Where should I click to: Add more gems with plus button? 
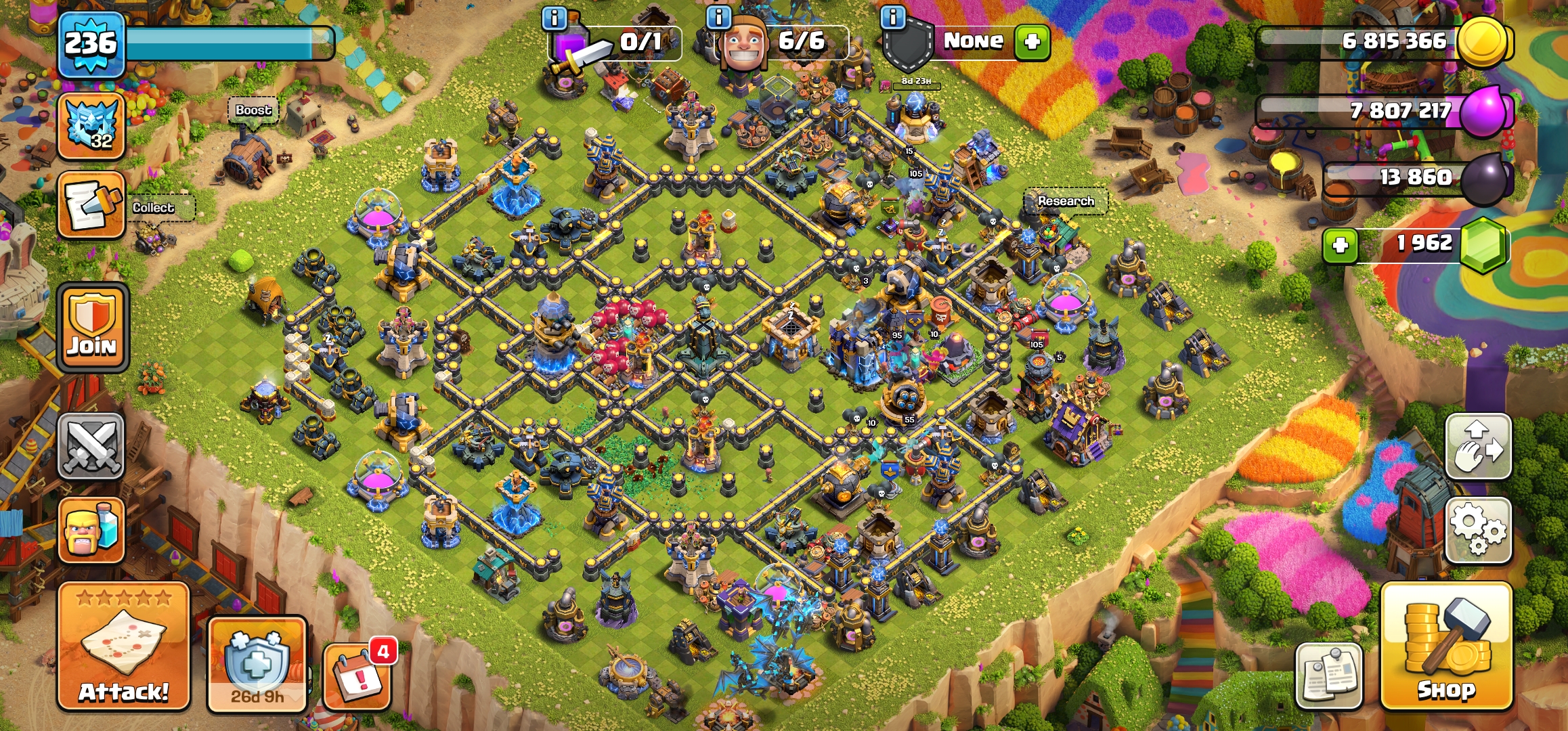tap(1341, 245)
